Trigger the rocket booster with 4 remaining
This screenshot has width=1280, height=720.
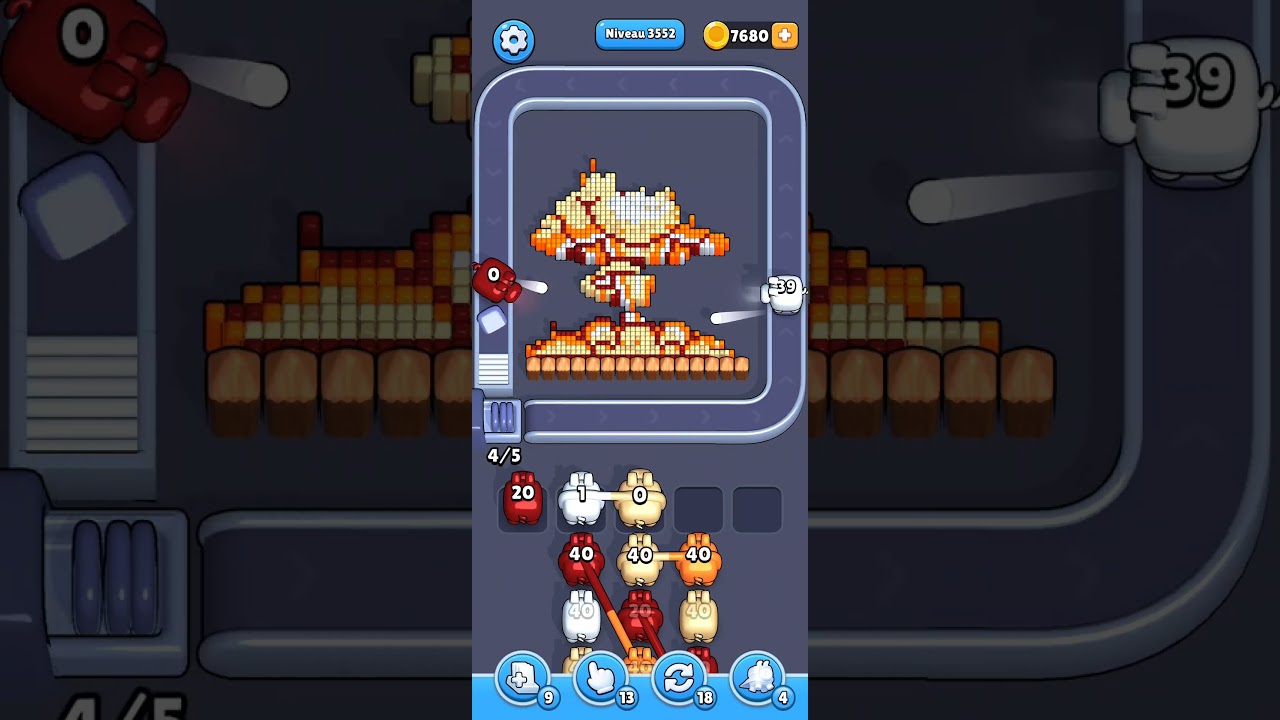click(757, 679)
